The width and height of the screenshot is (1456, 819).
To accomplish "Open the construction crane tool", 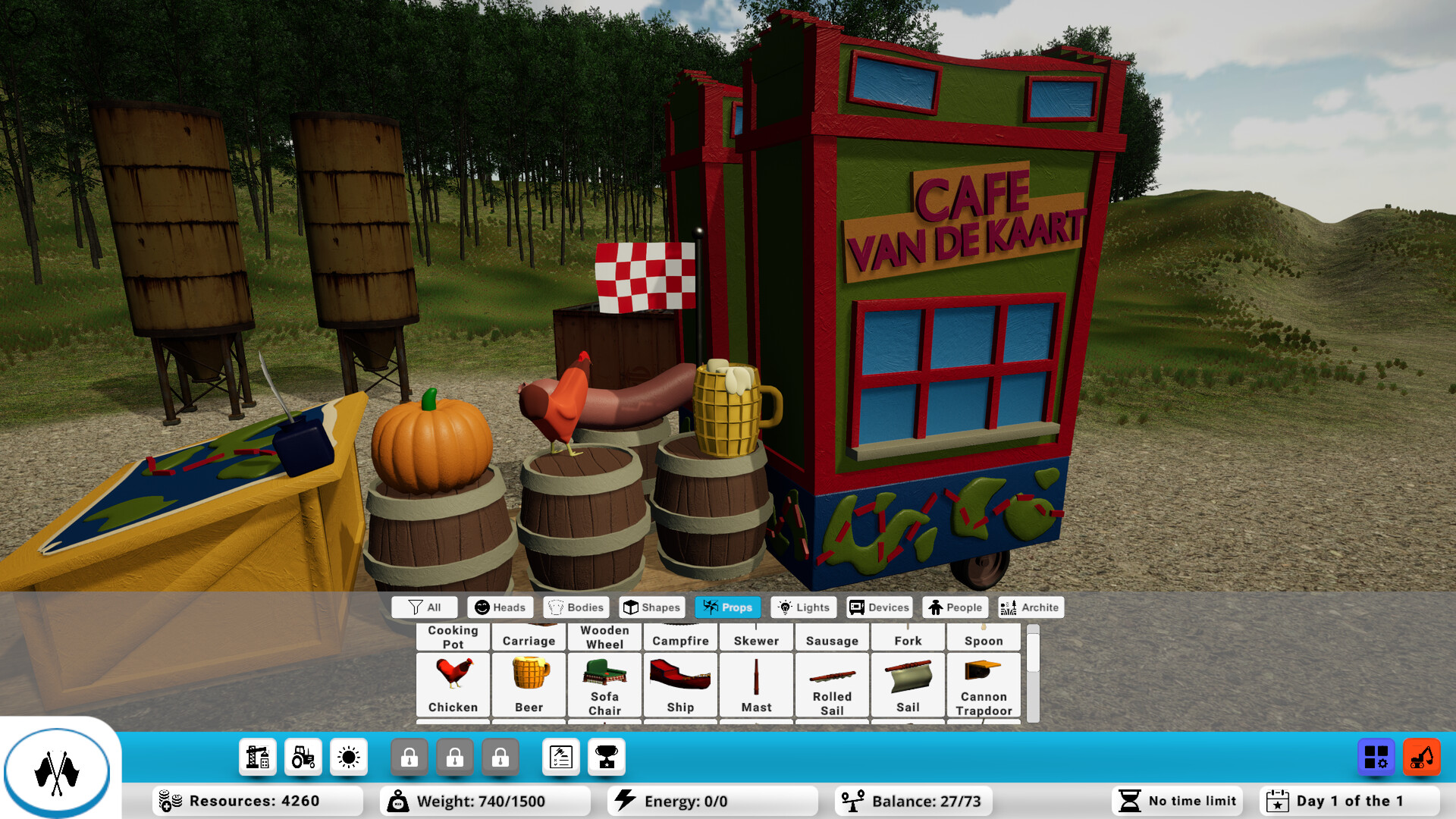I will [x=257, y=756].
